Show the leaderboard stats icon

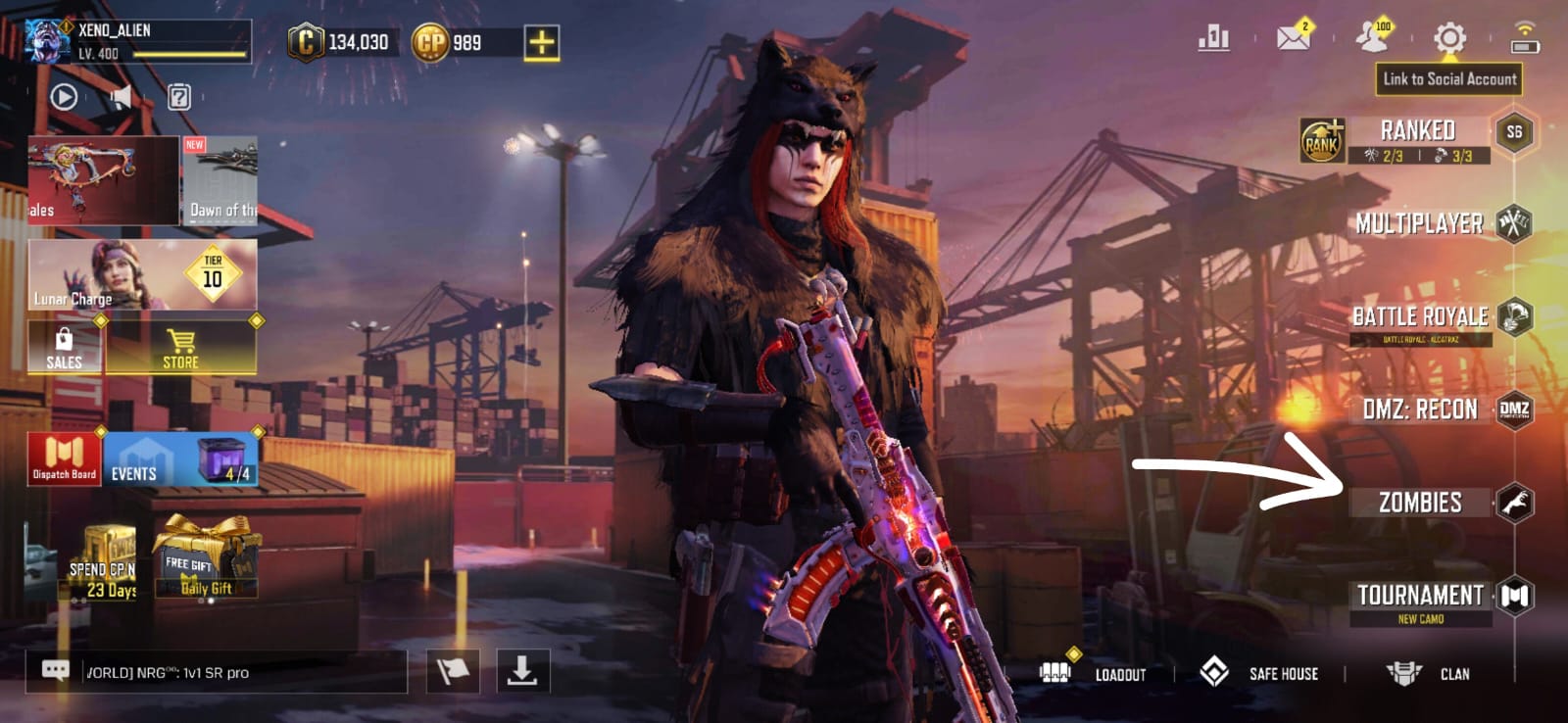1213,38
